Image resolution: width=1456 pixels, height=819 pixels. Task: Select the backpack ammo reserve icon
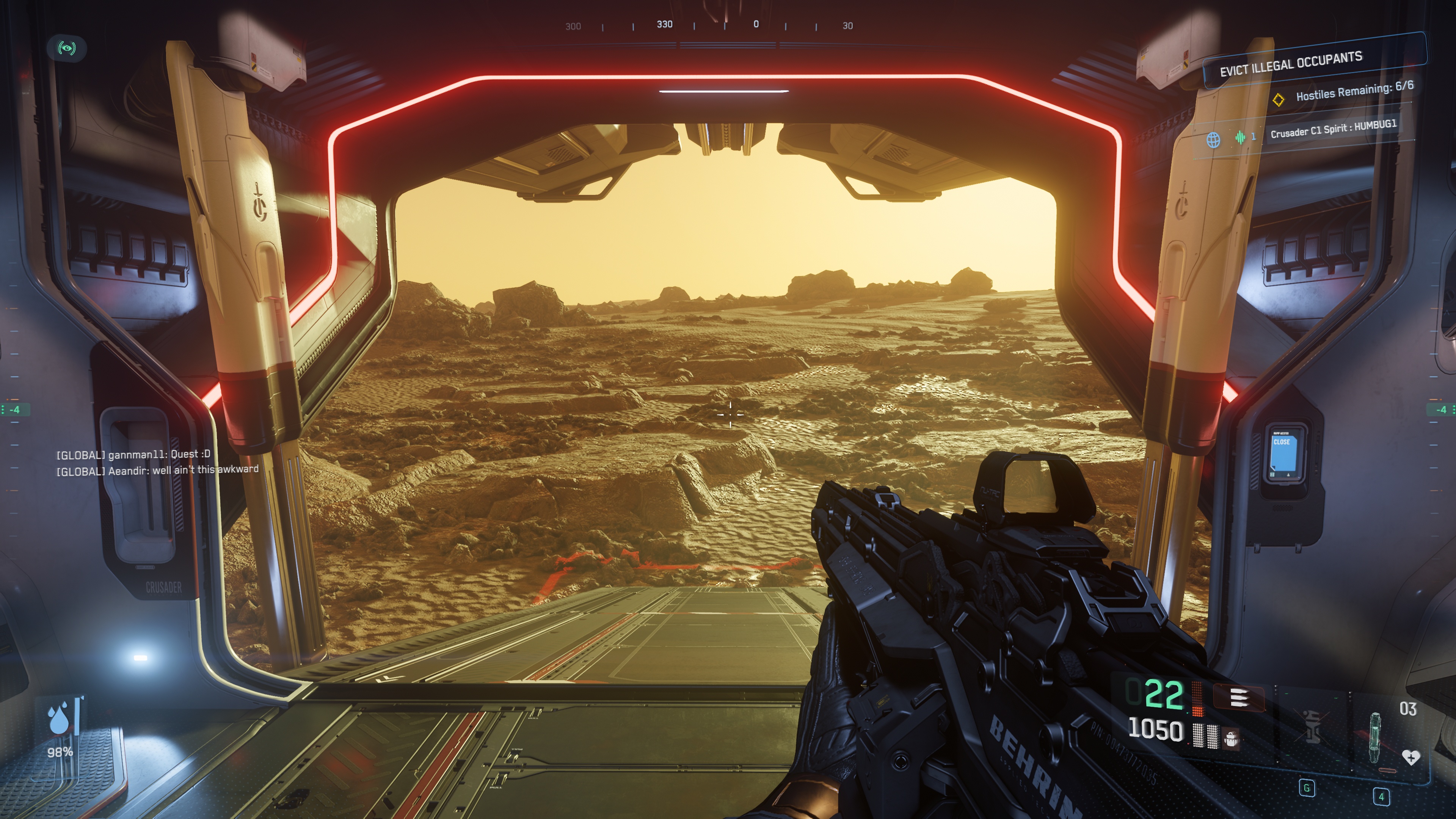click(x=1230, y=737)
